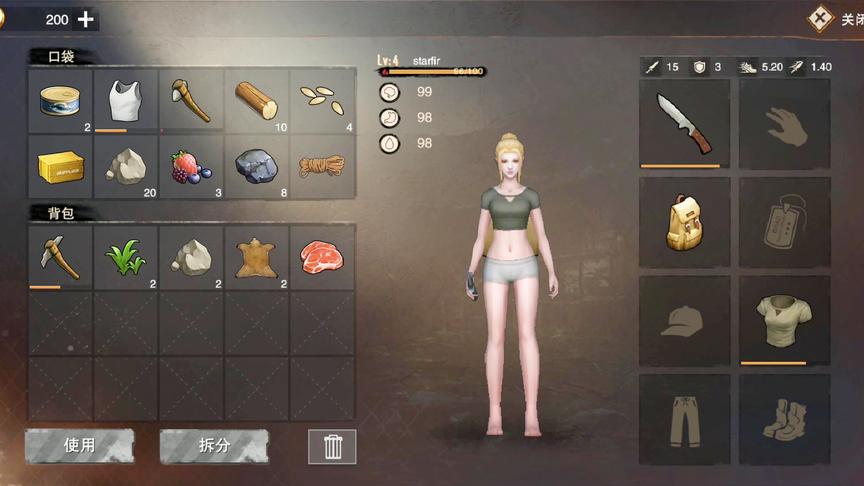Image resolution: width=864 pixels, height=486 pixels.
Task: Click the 使用 (Use) button
Action: pos(79,446)
